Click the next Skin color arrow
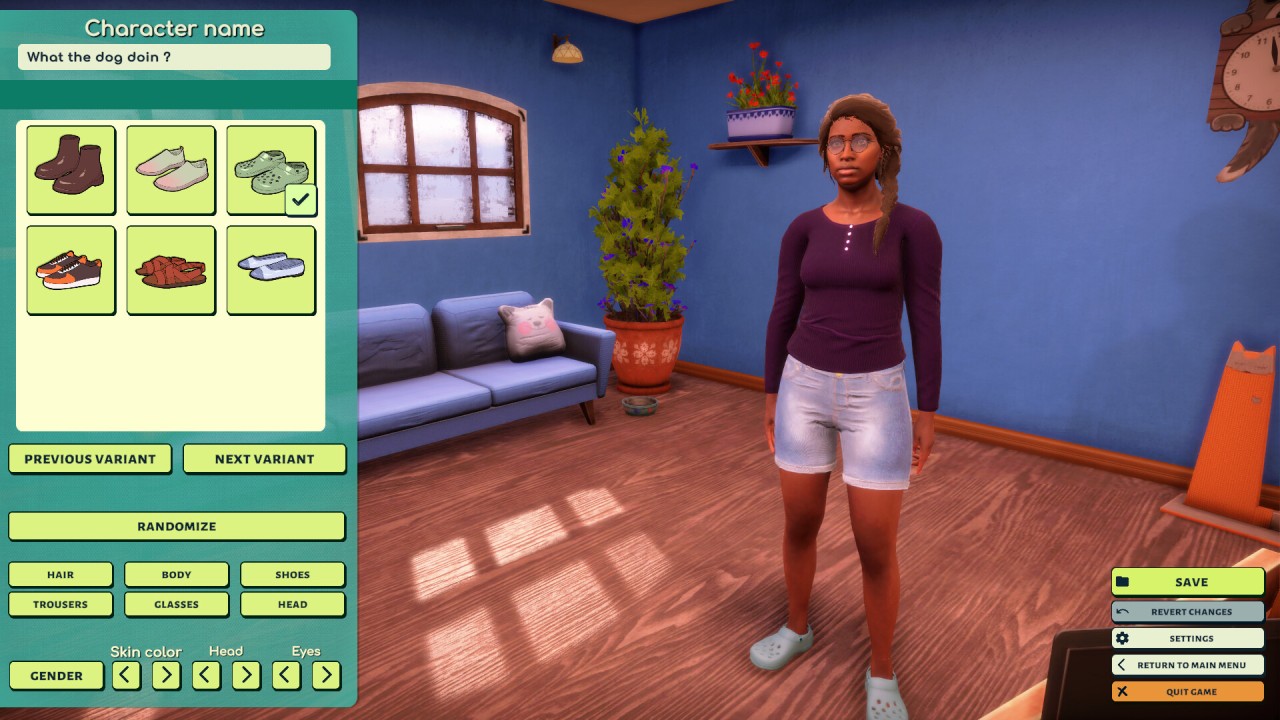 [166, 676]
